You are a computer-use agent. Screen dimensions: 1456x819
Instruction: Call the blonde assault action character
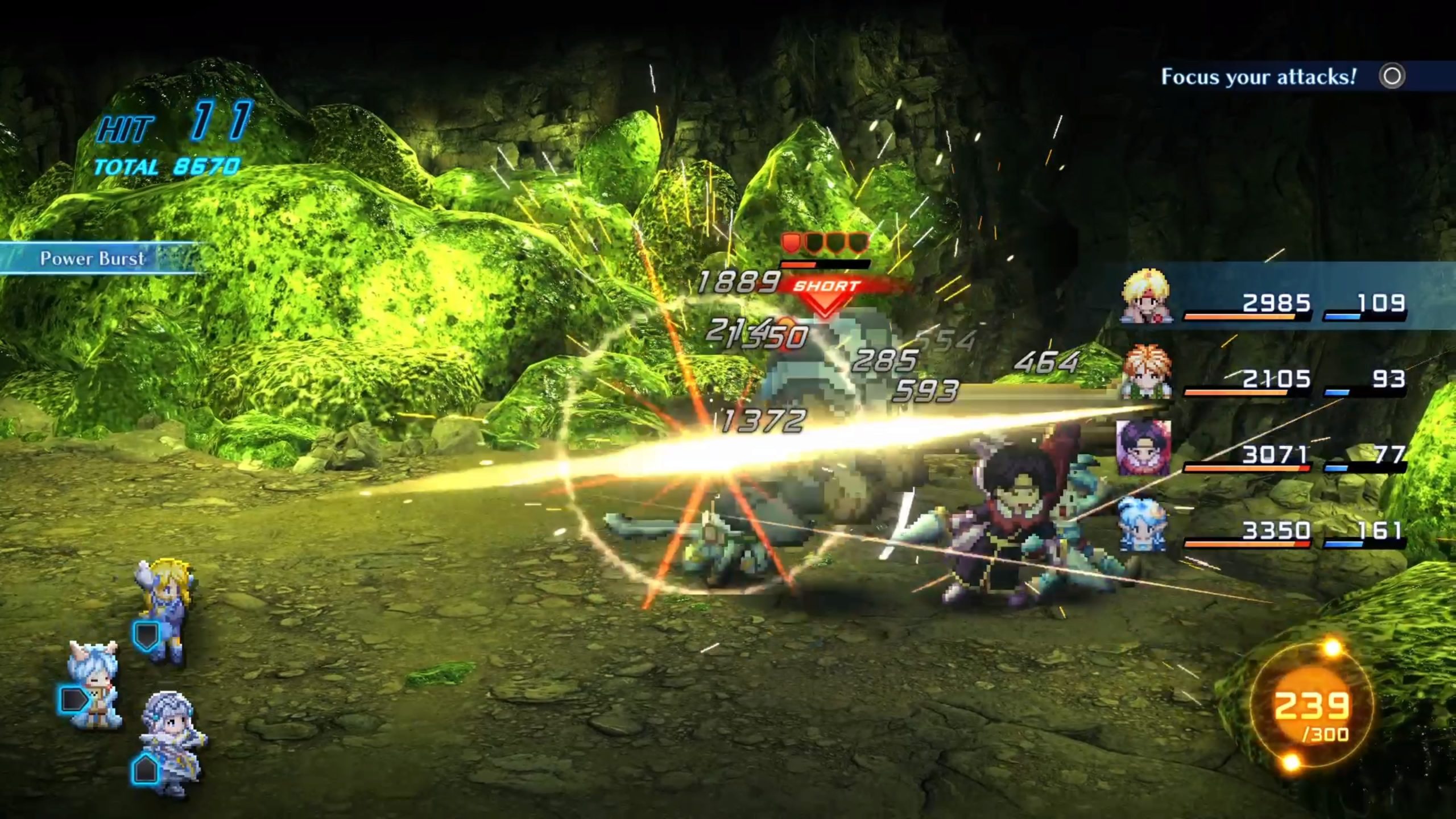(x=163, y=610)
